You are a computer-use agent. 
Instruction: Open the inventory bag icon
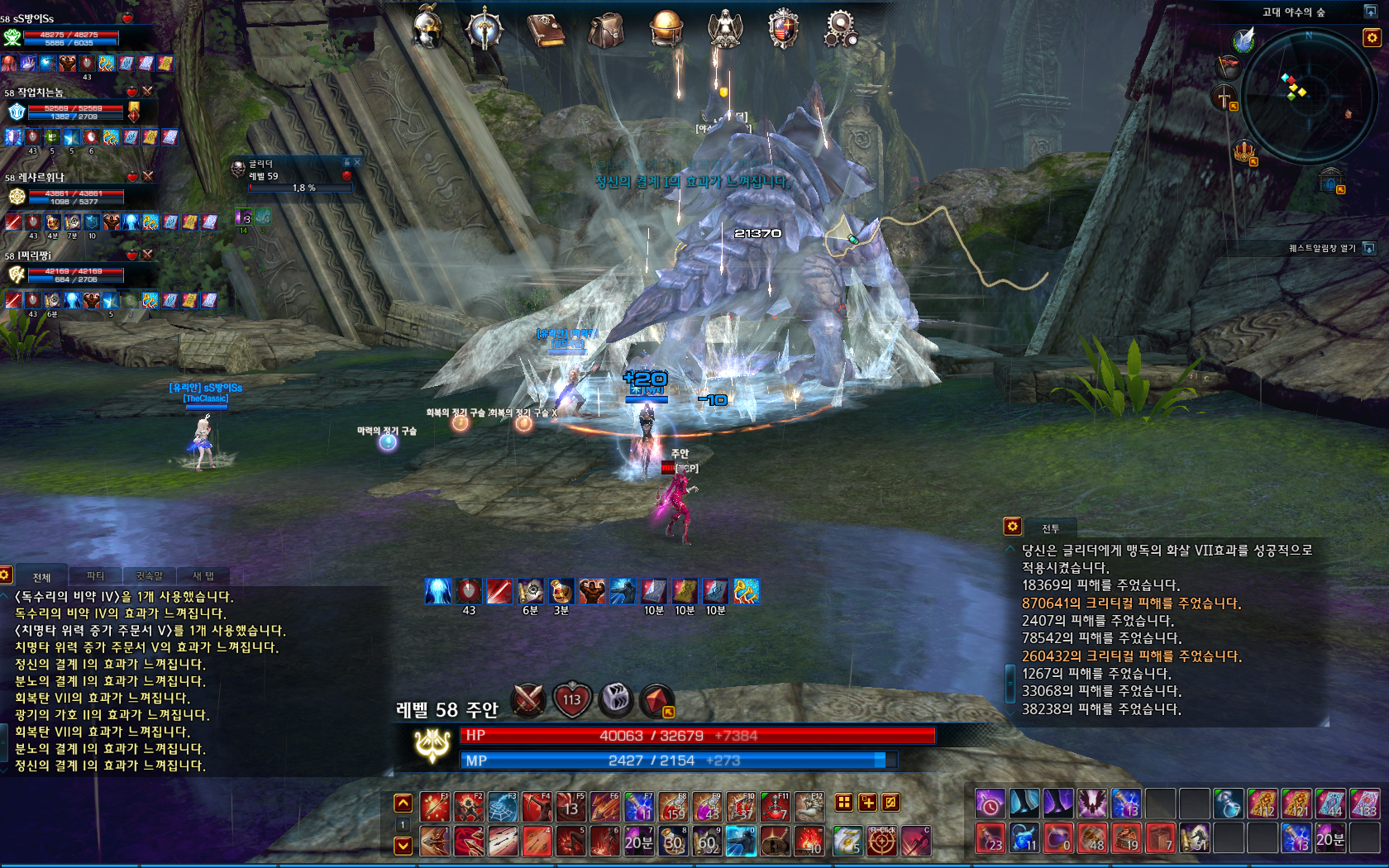(x=606, y=30)
